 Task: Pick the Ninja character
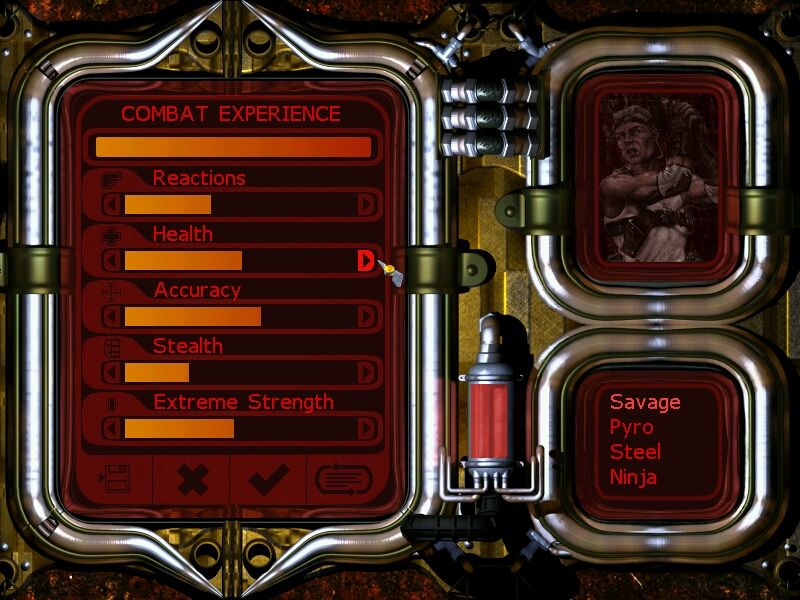[x=633, y=477]
